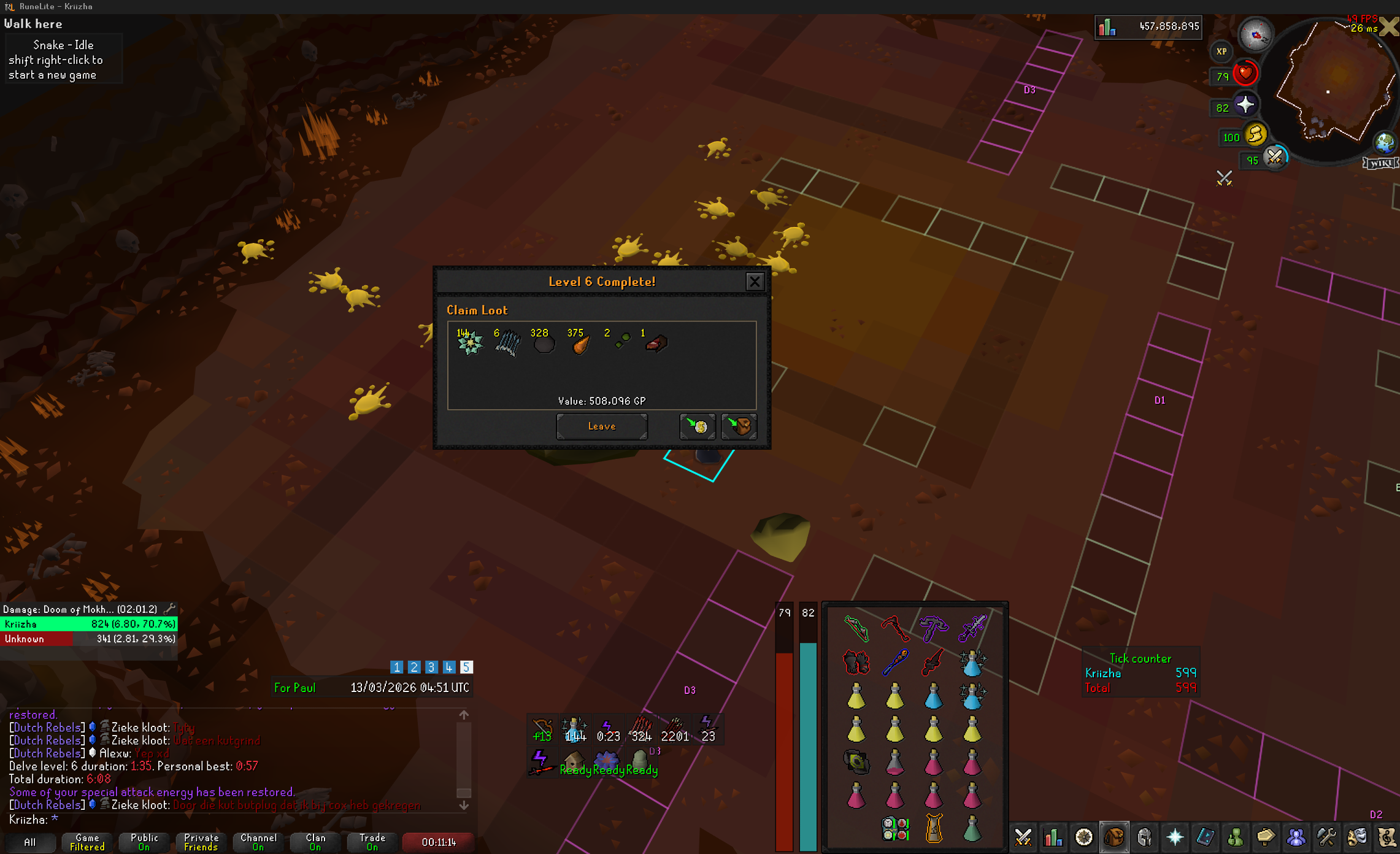Viewport: 1400px width, 854px height.
Task: Claim loot to inventory with backpack button
Action: 739,426
